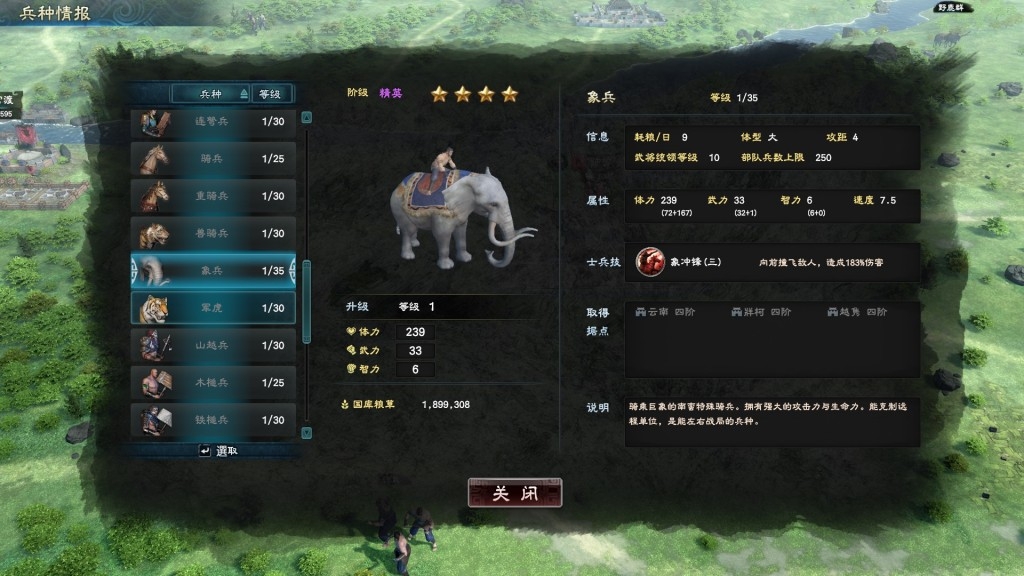Select the 山越兵 troop row
This screenshot has height=576, width=1024.
[213, 345]
